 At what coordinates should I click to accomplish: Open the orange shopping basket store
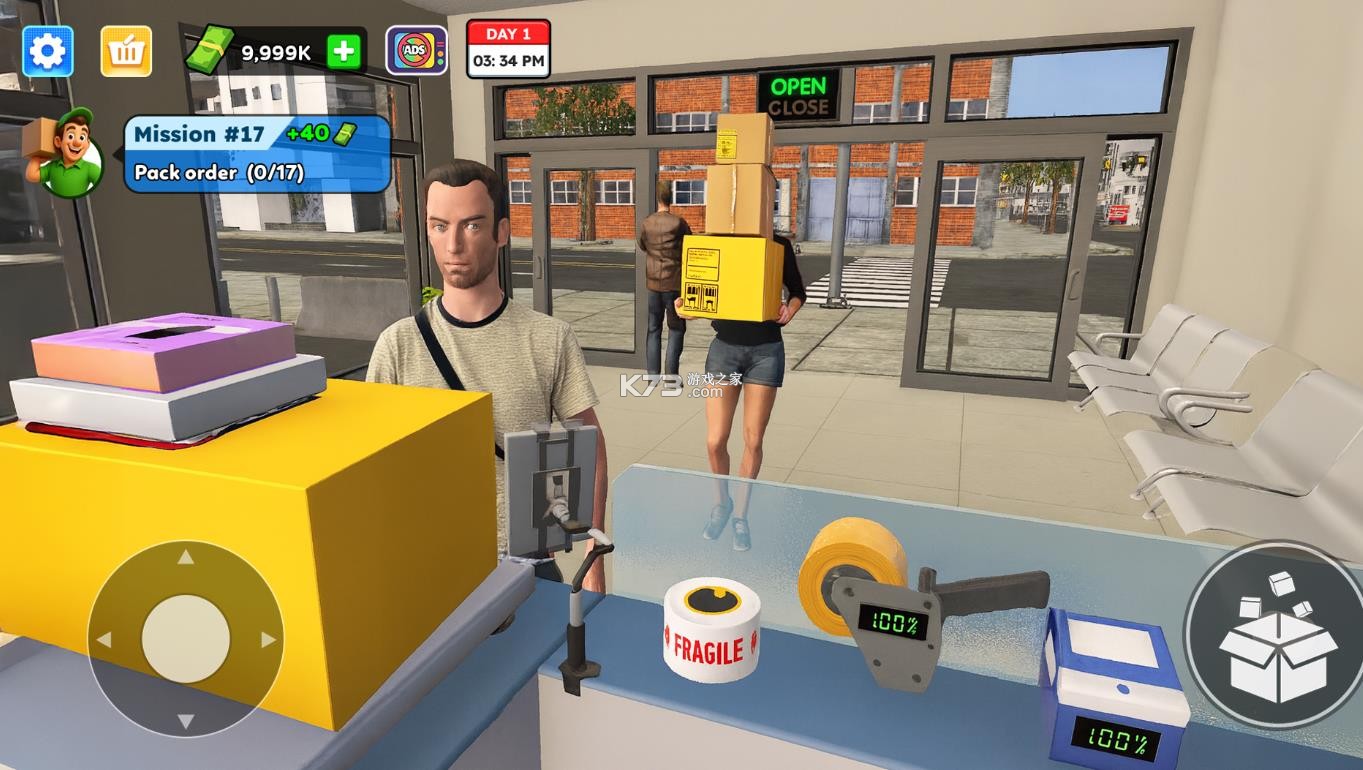[126, 51]
